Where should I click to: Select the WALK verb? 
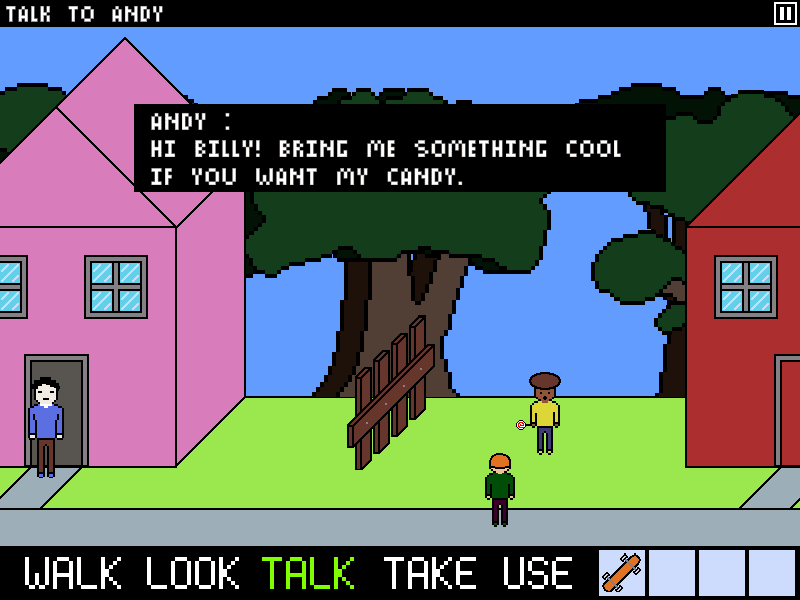click(x=73, y=573)
